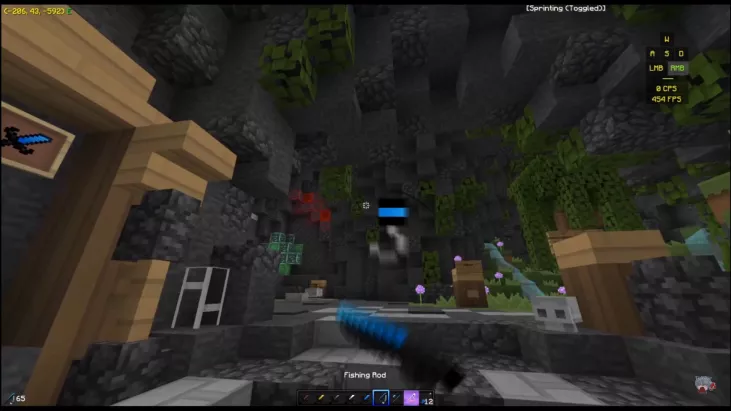Select the Fishing Rod hotbar slot

381,397
